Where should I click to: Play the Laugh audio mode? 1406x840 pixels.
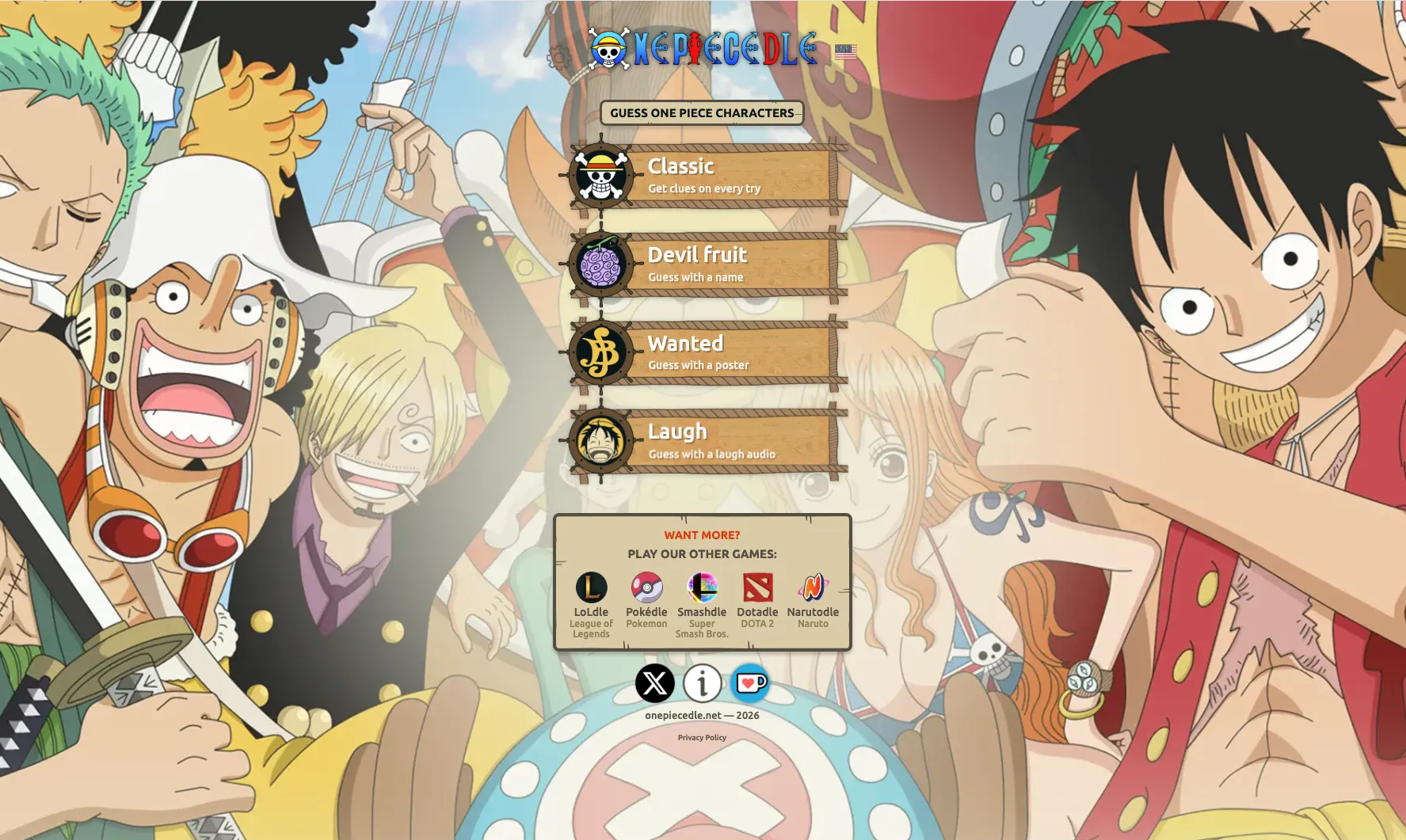point(729,442)
